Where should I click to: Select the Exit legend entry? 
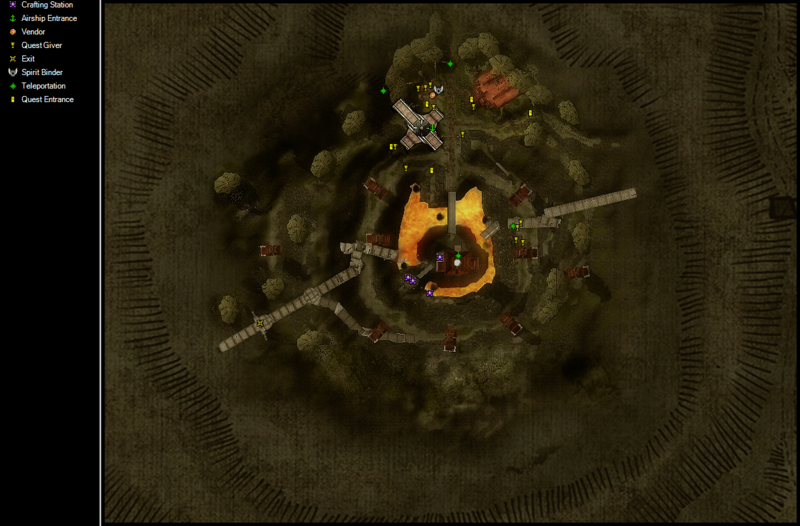point(27,59)
